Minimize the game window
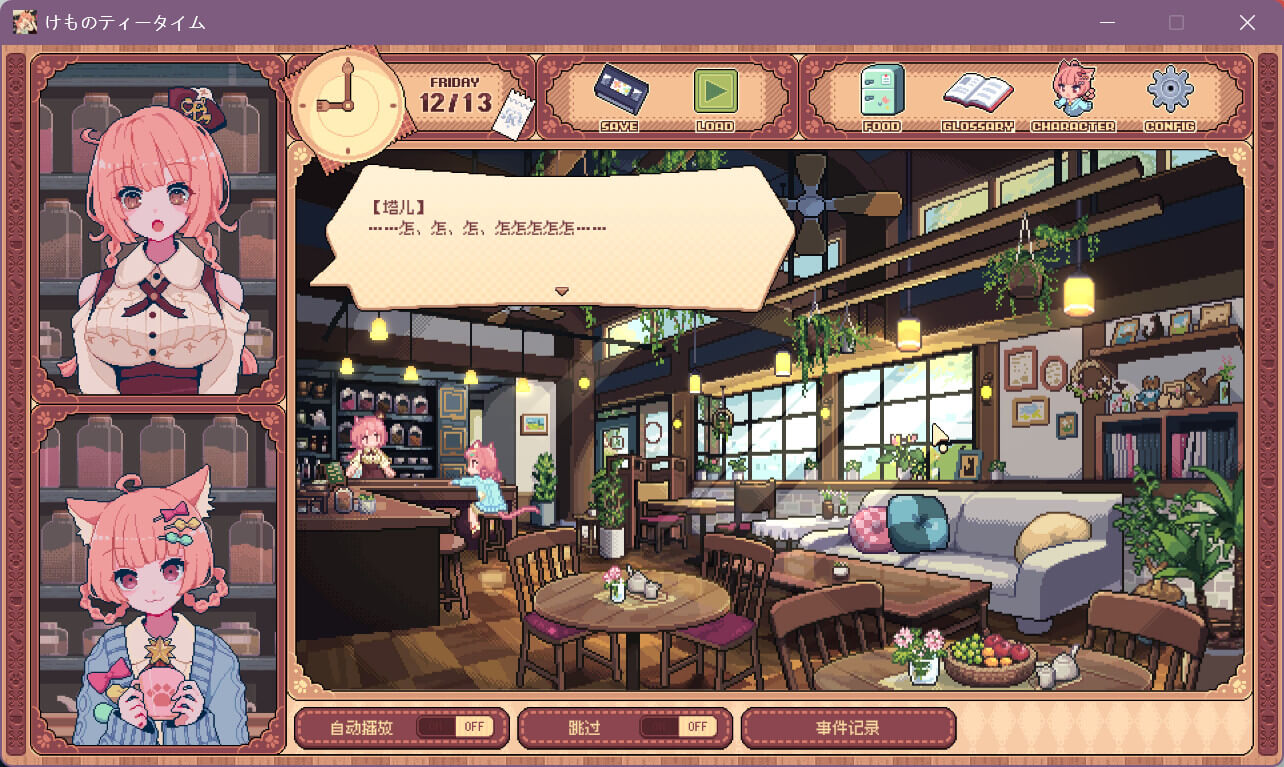The image size is (1284, 767). 1107,22
